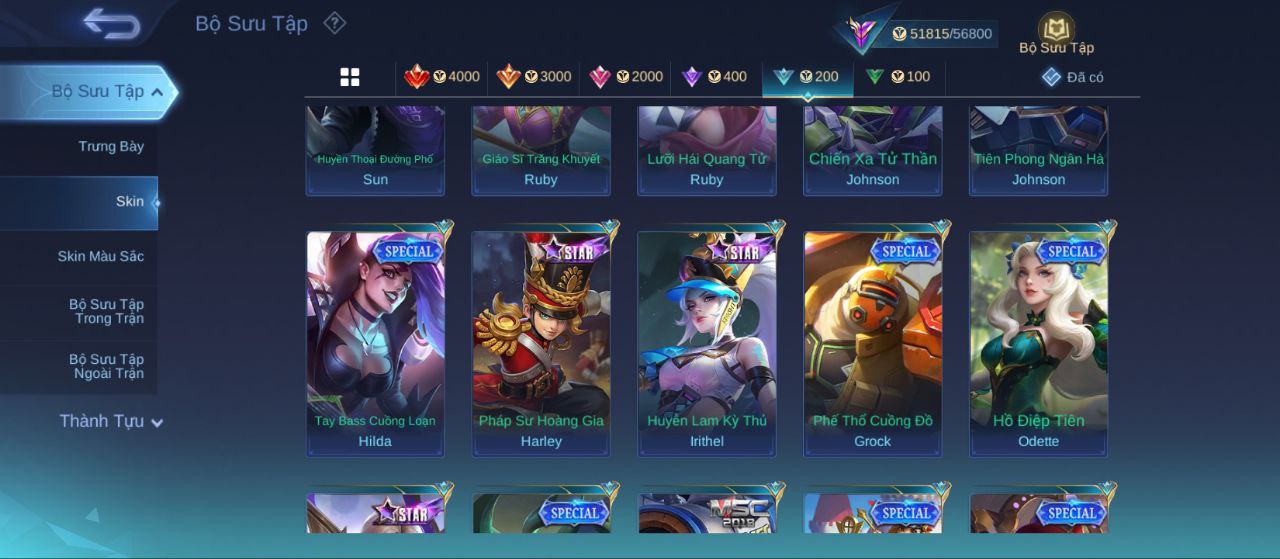Switch to the 400 points tier tab
Screen dimensions: 1280x559
(714, 77)
